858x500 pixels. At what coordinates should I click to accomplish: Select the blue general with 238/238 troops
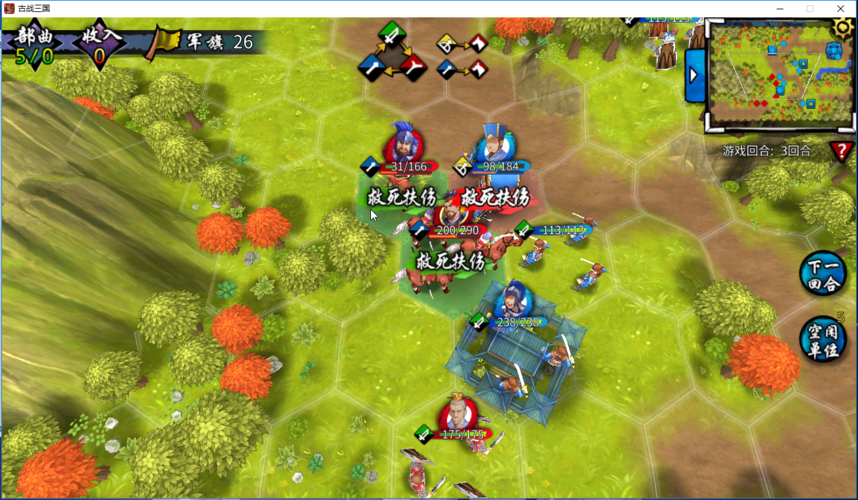click(513, 299)
